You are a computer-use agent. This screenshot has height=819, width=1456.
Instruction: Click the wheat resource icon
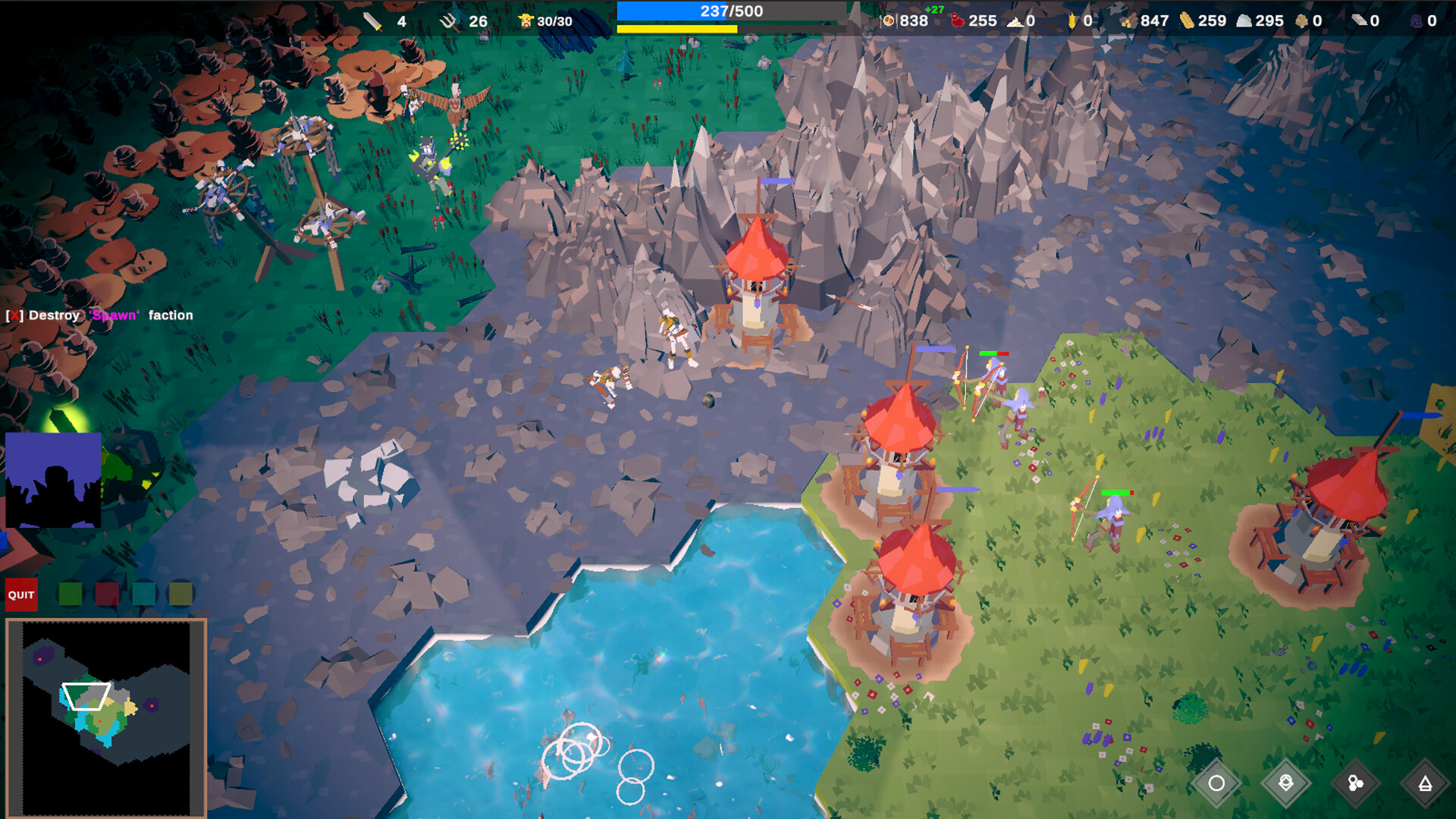[x=1073, y=21]
